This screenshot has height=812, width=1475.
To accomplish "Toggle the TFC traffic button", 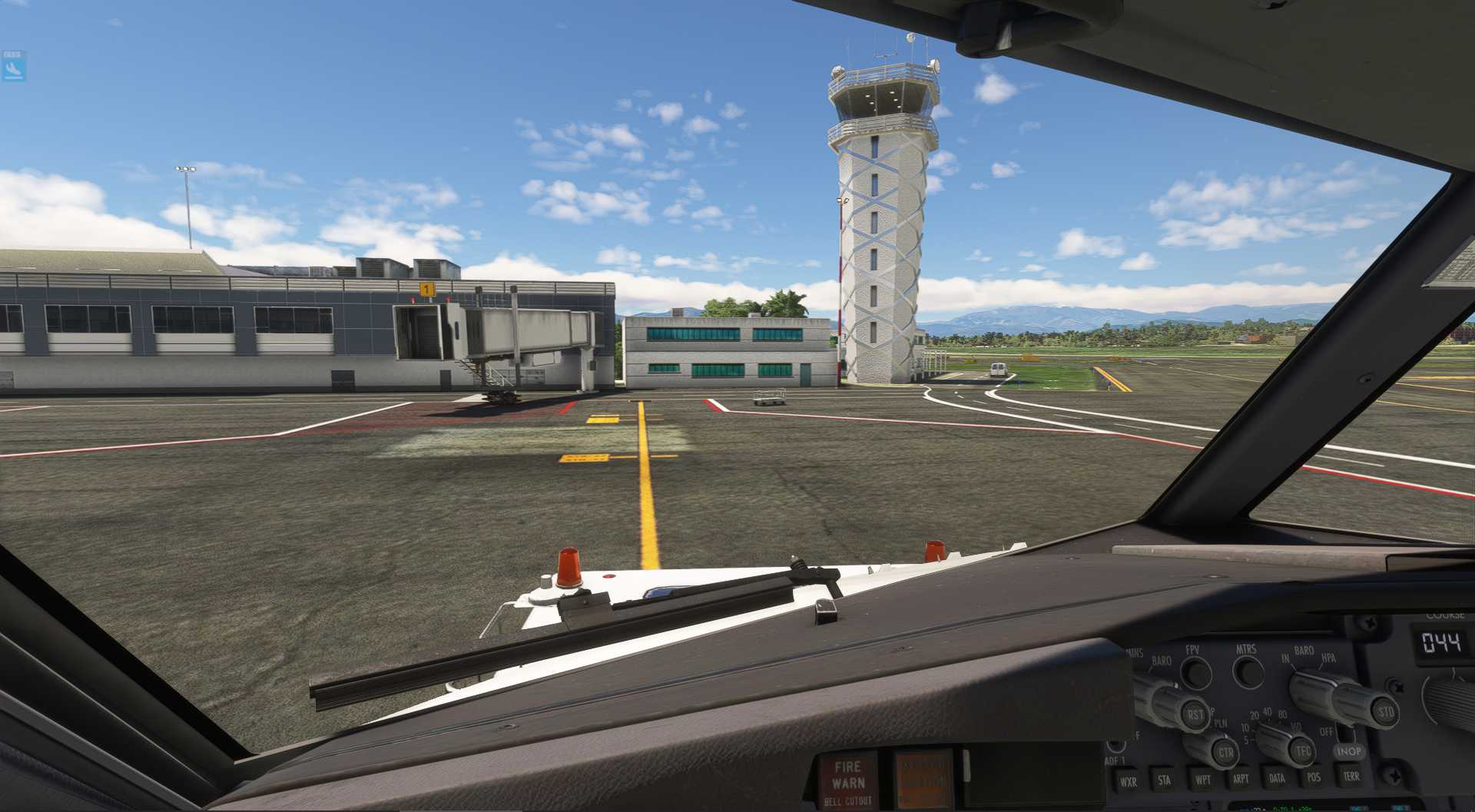I will tap(1303, 751).
